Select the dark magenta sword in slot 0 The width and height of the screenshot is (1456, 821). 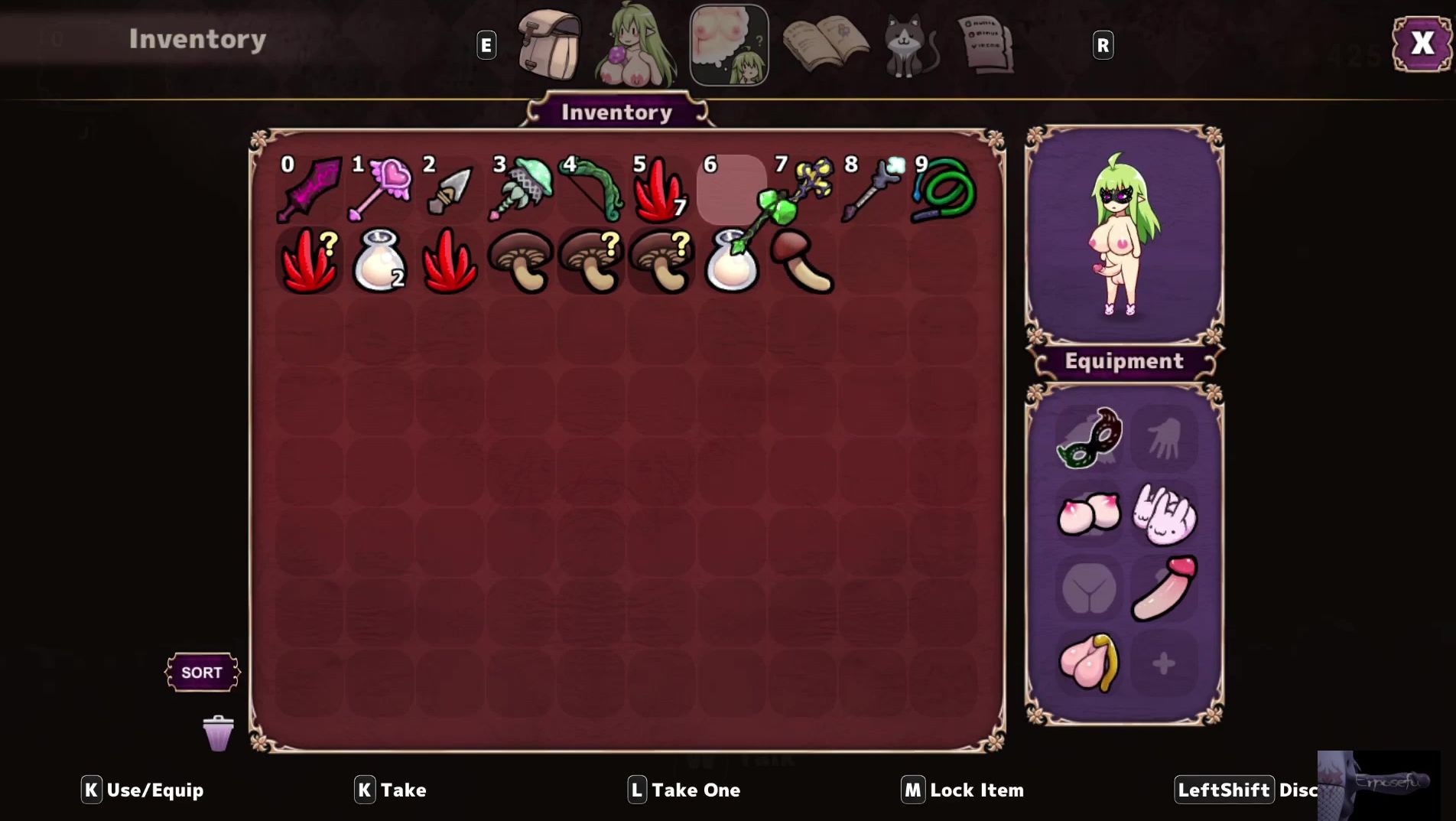310,189
